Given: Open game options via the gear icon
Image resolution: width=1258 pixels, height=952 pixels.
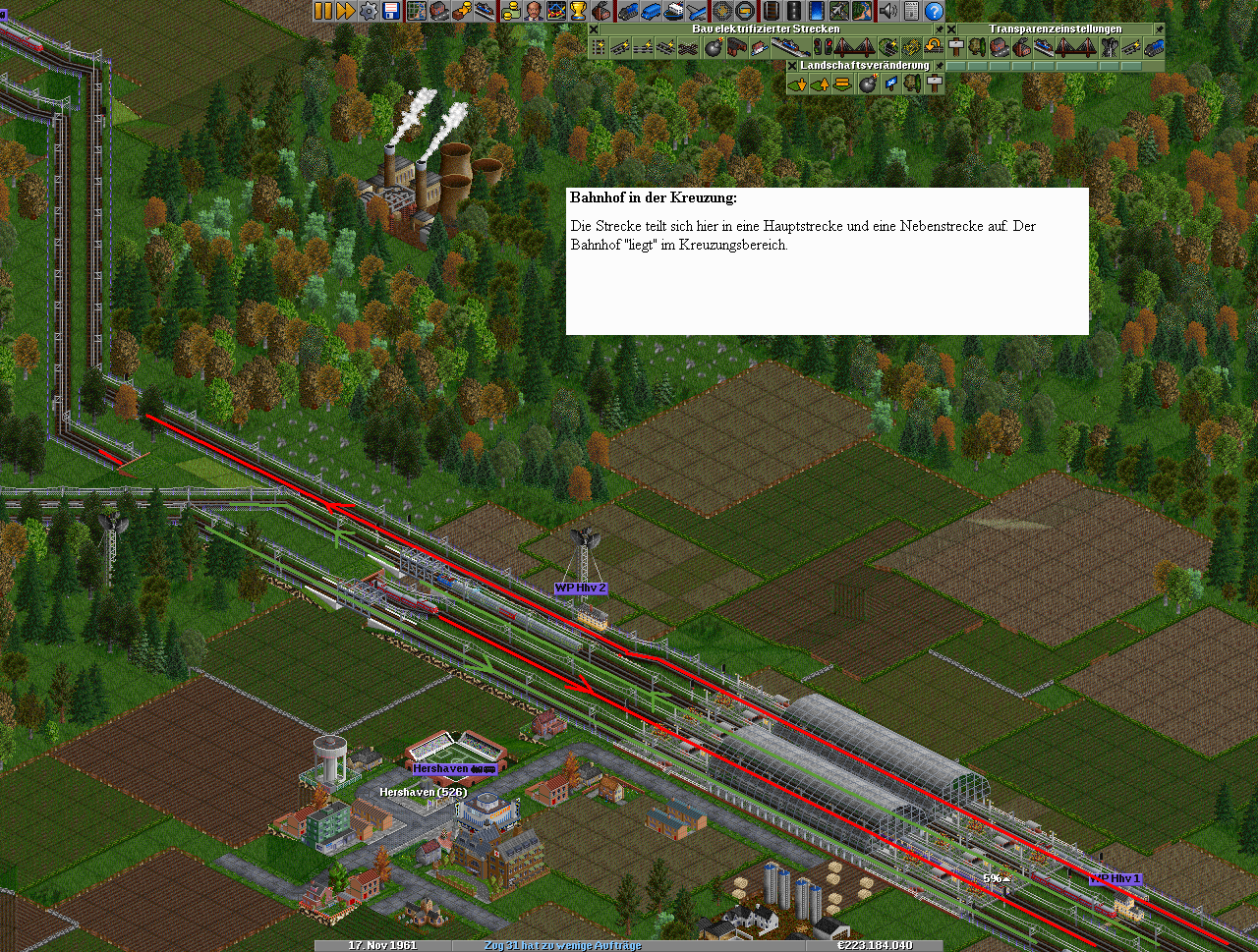Looking at the screenshot, I should tap(369, 11).
